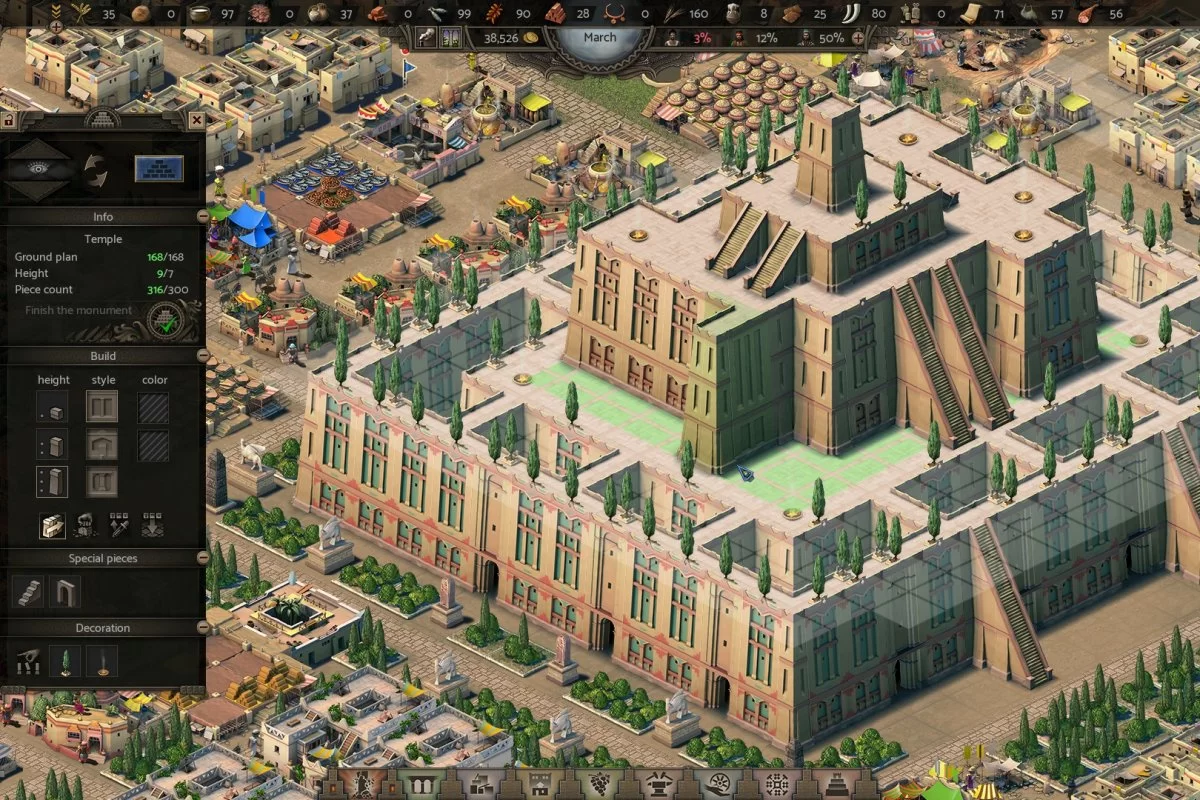Choose the incense brazier decoration

pyautogui.click(x=101, y=662)
